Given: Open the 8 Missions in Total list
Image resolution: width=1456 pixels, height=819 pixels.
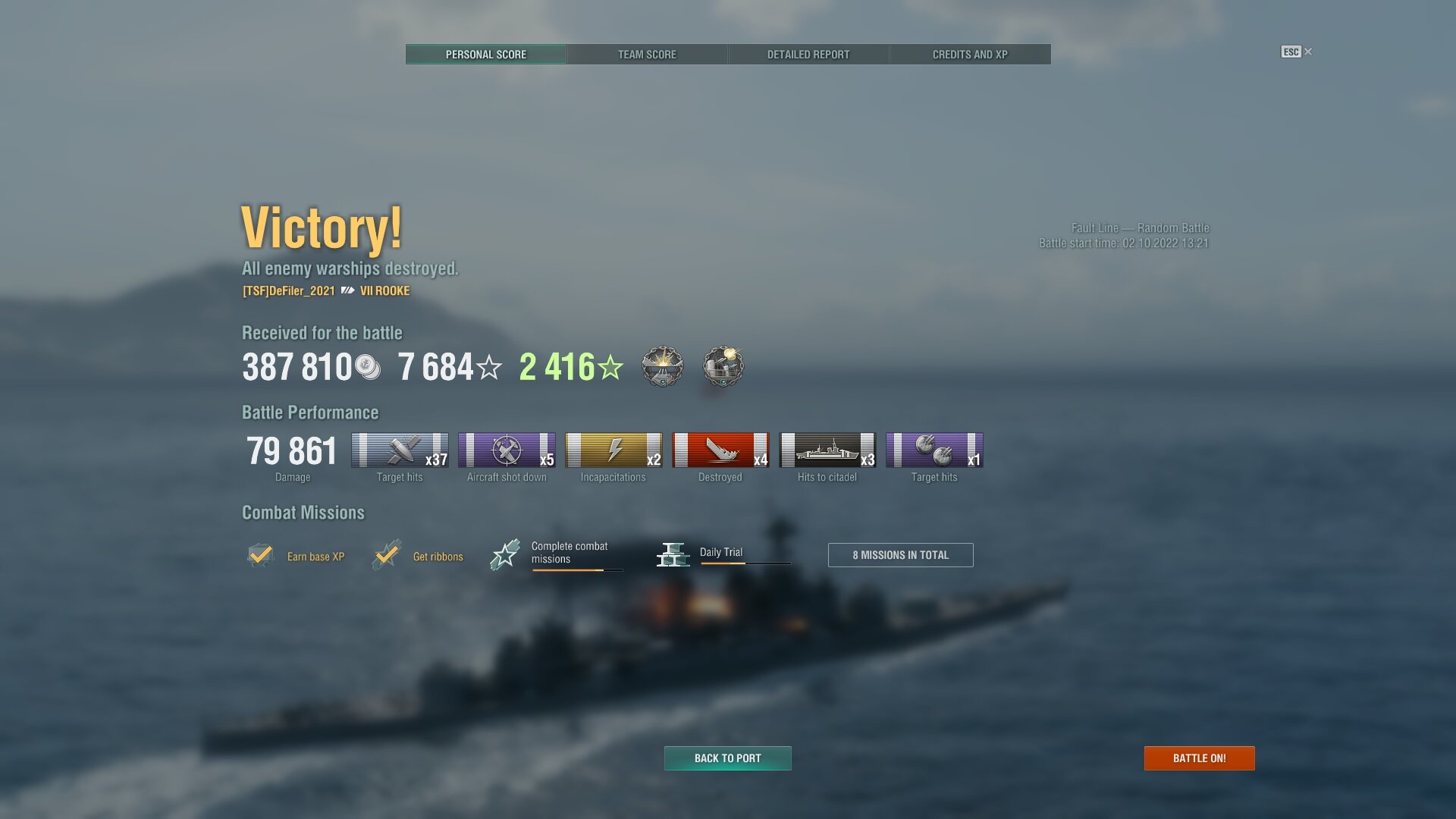Looking at the screenshot, I should (x=900, y=555).
